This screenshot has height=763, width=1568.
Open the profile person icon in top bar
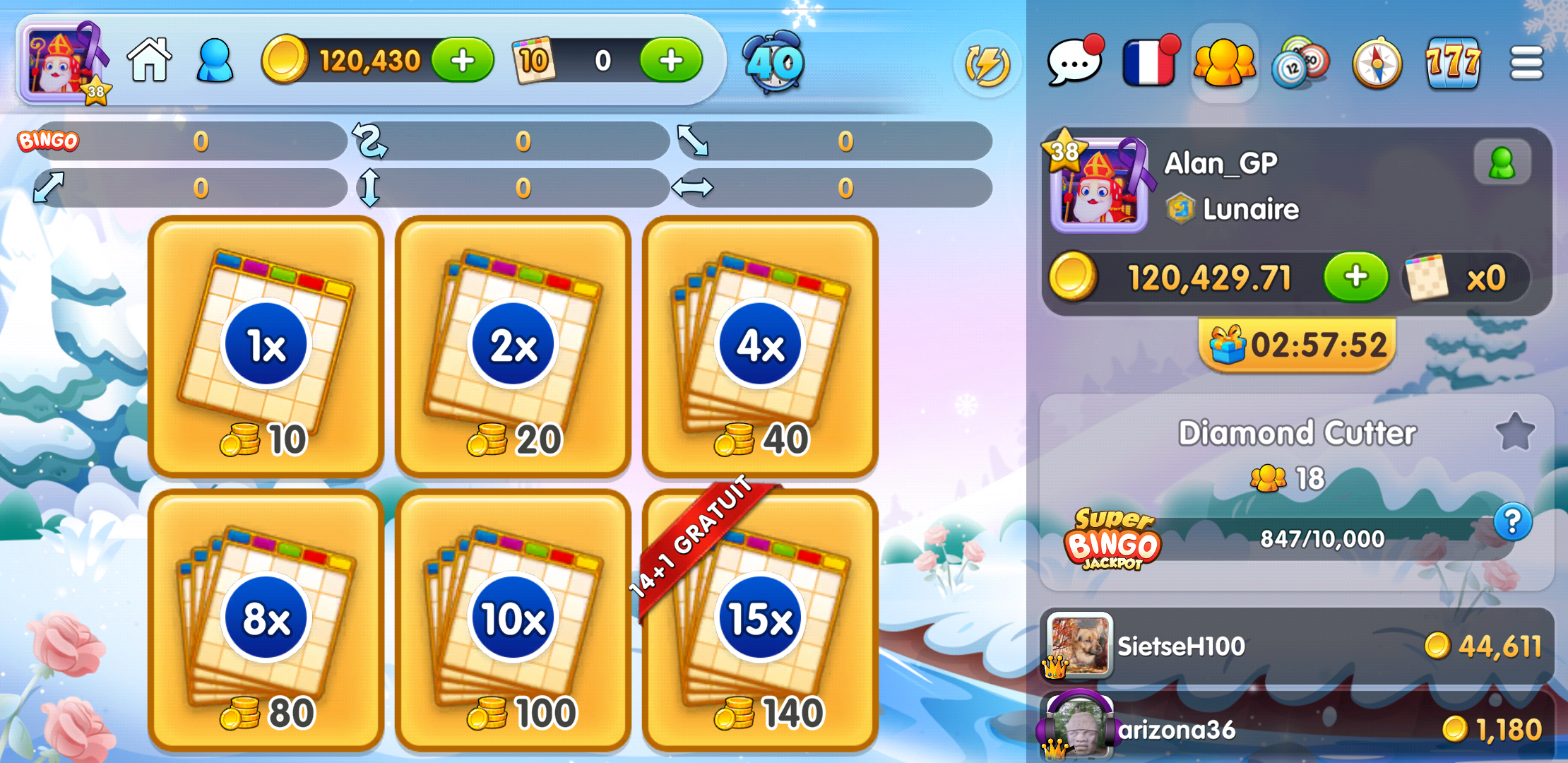(x=214, y=61)
